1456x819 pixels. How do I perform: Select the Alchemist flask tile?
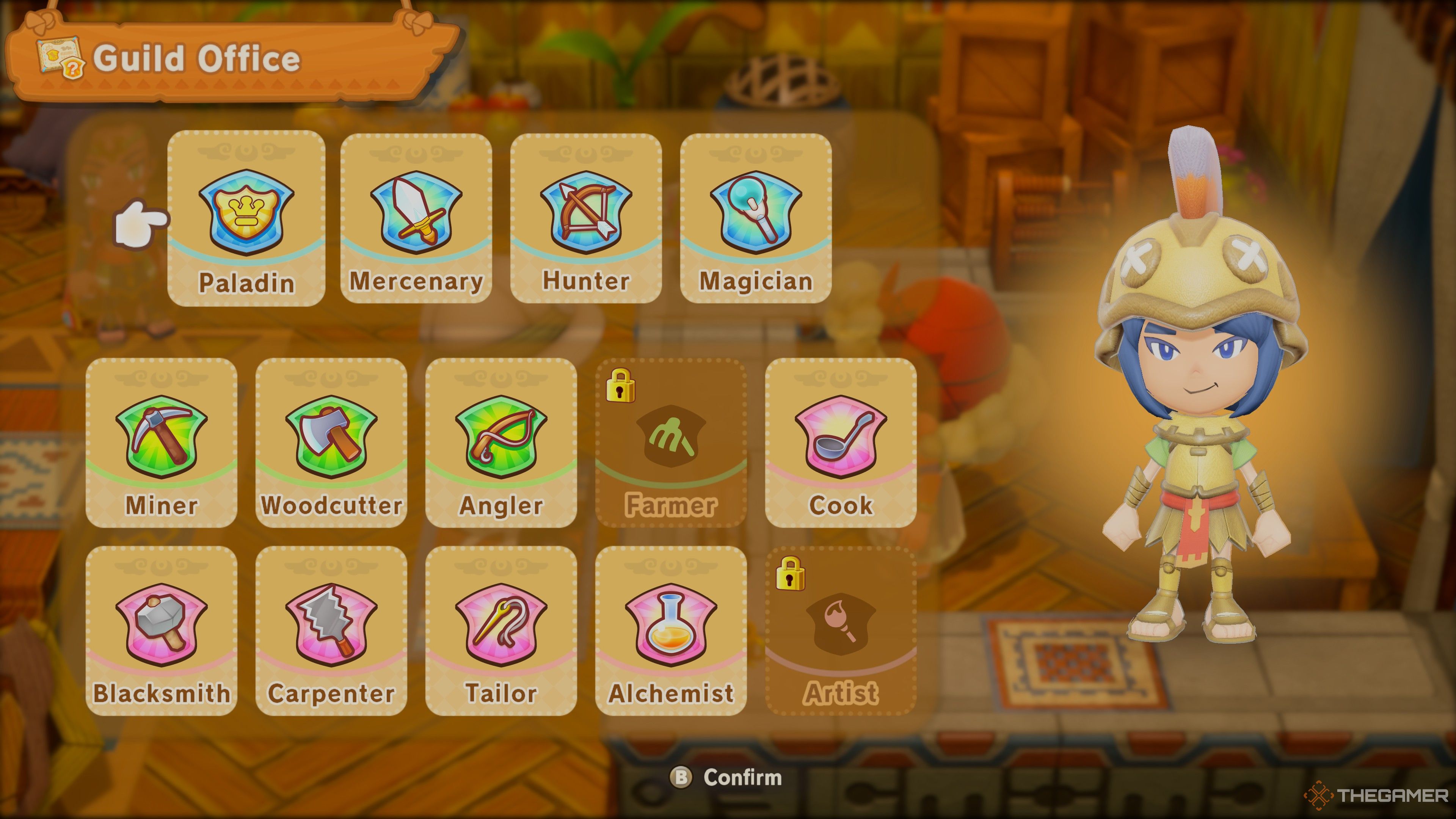(x=671, y=631)
